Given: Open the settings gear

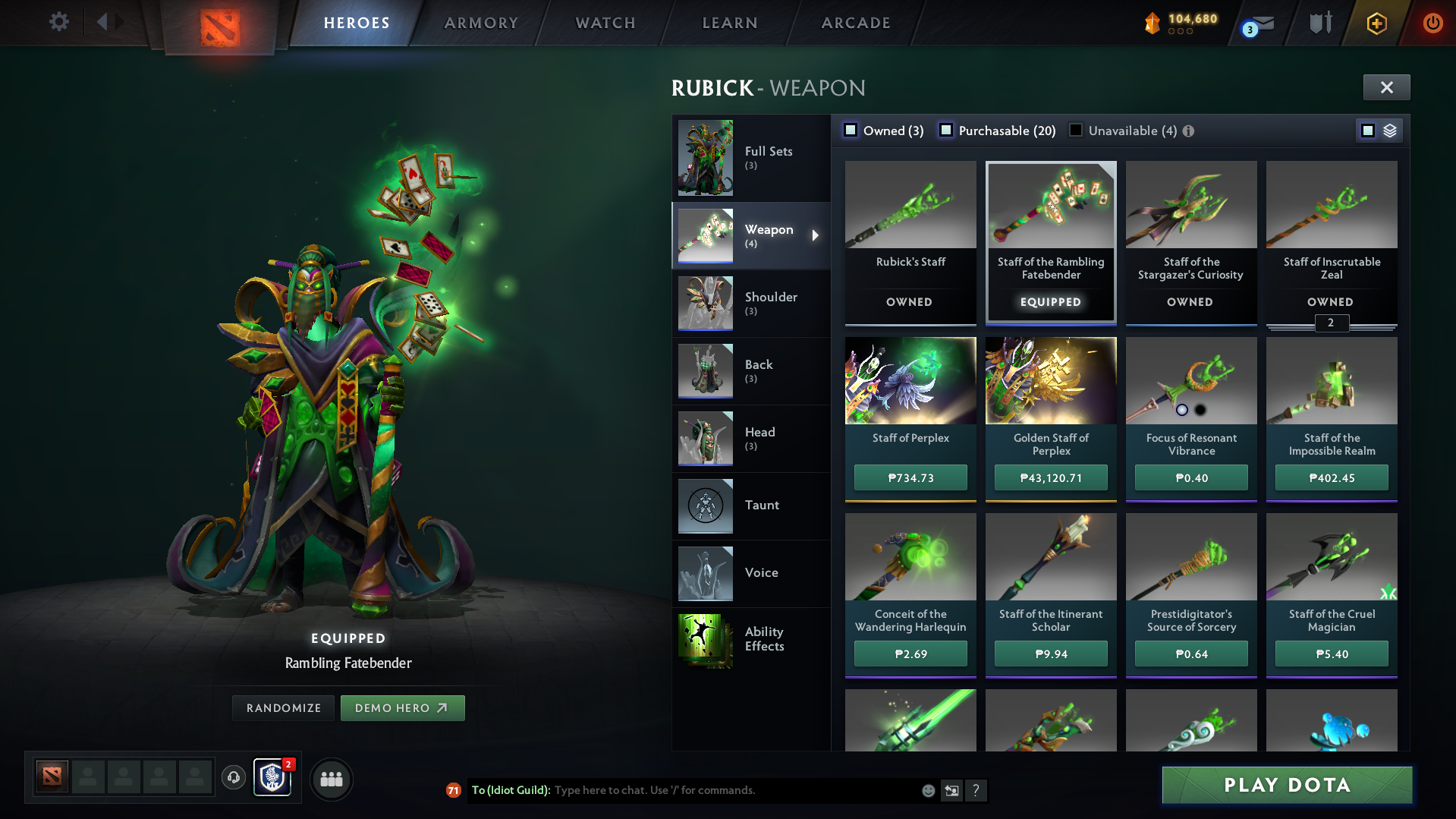Looking at the screenshot, I should tap(58, 22).
